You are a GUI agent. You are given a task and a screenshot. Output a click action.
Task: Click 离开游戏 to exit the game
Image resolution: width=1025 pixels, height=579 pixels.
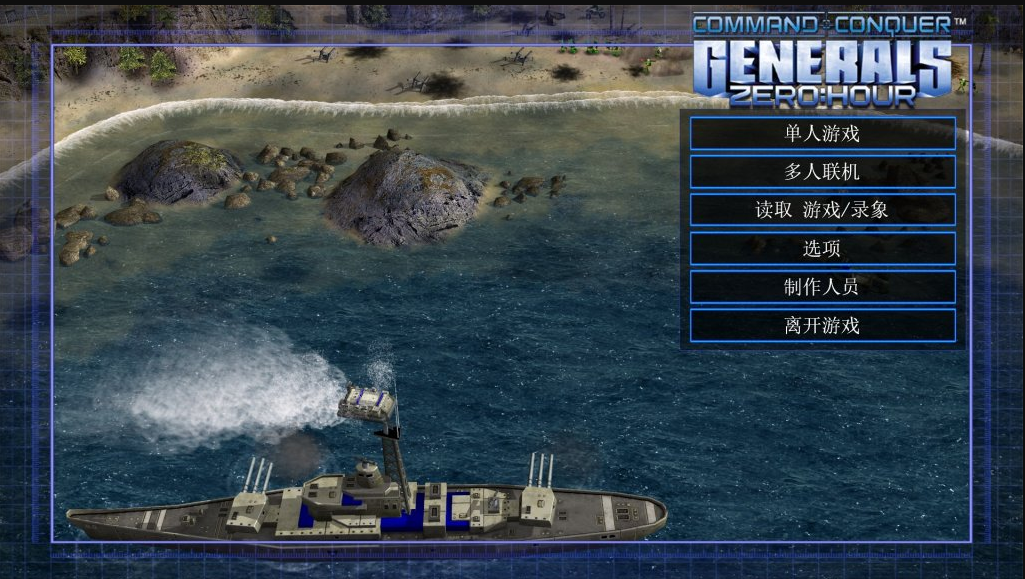tap(822, 325)
